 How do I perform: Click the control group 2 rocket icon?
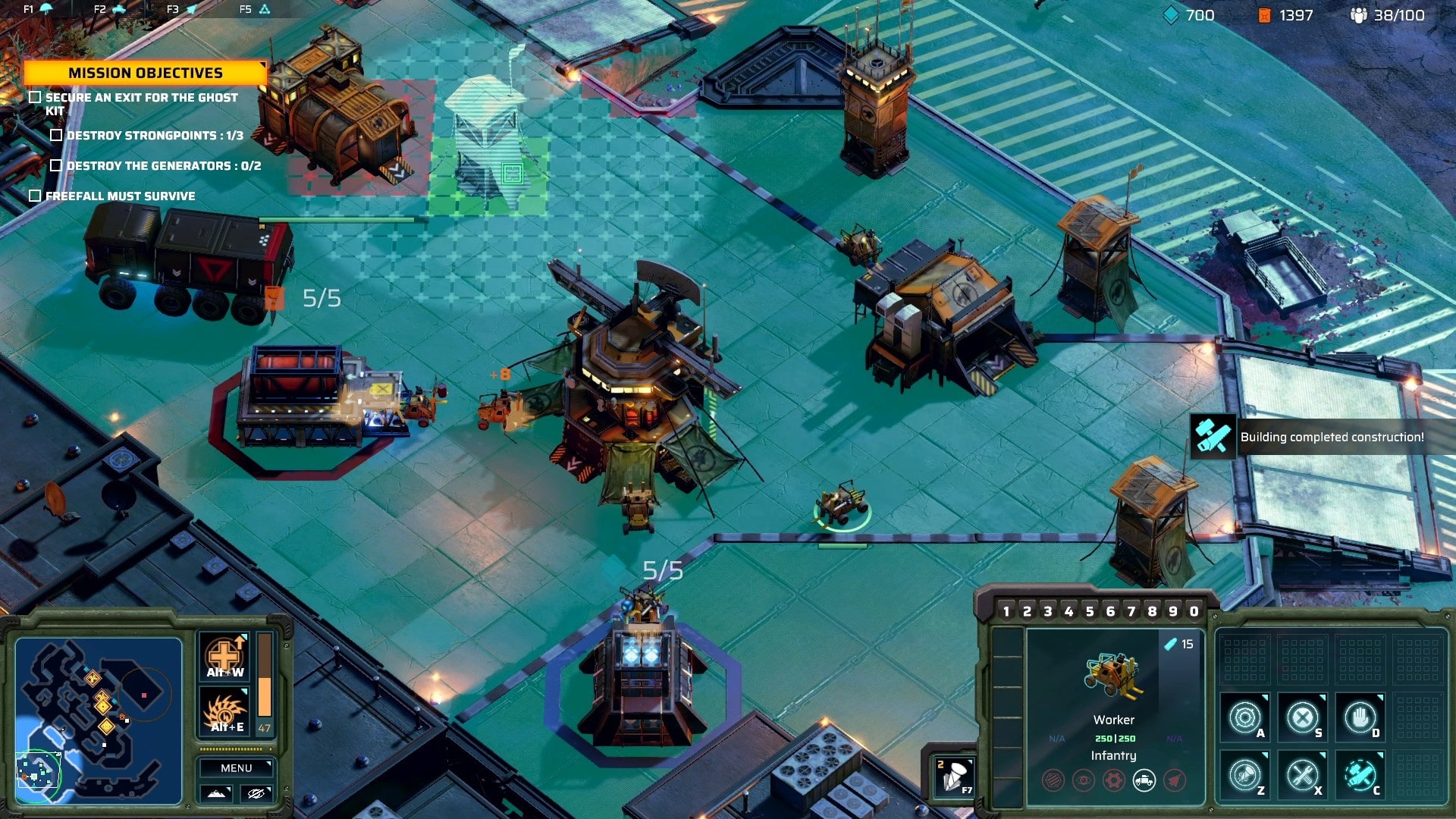954,777
